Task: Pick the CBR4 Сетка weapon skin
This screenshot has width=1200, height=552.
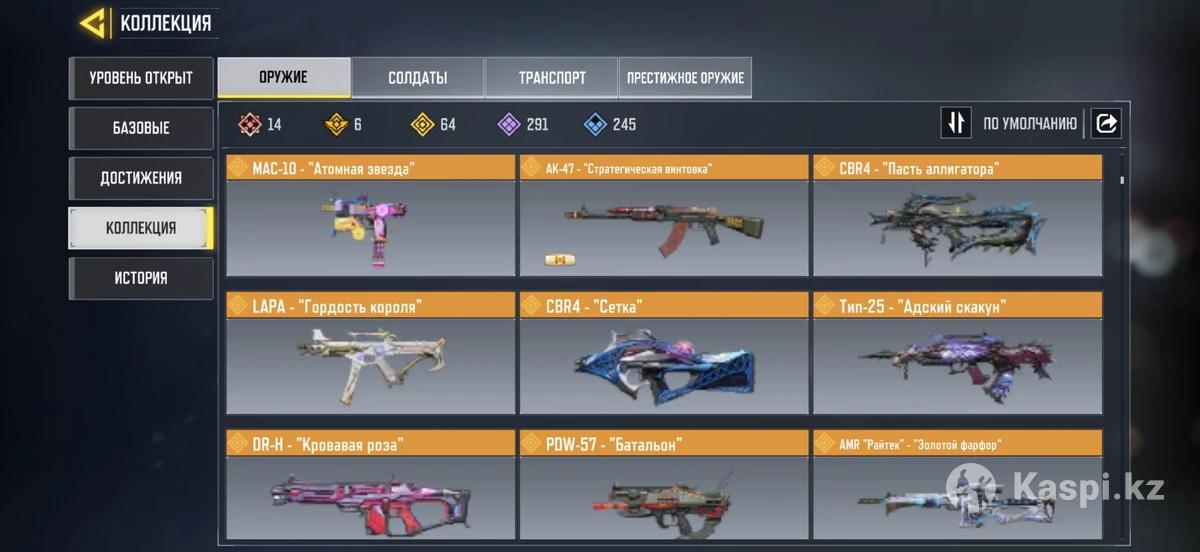Action: click(x=663, y=365)
